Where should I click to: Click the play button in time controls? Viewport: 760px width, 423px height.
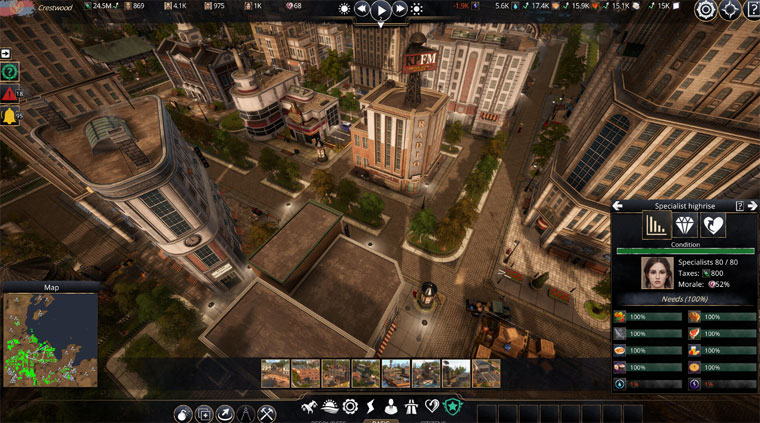(380, 10)
